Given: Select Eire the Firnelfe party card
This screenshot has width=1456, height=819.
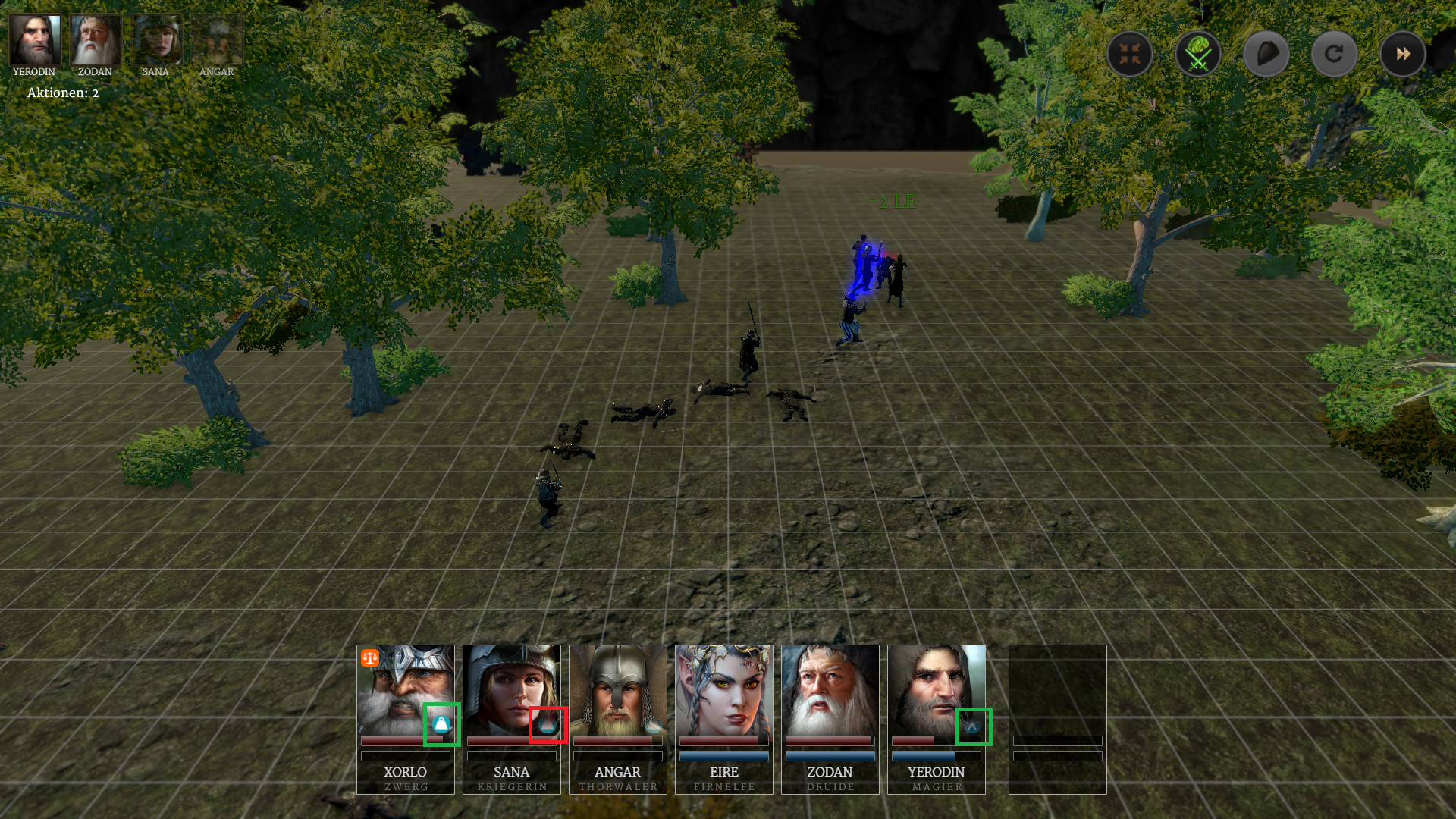Looking at the screenshot, I should (x=724, y=719).
